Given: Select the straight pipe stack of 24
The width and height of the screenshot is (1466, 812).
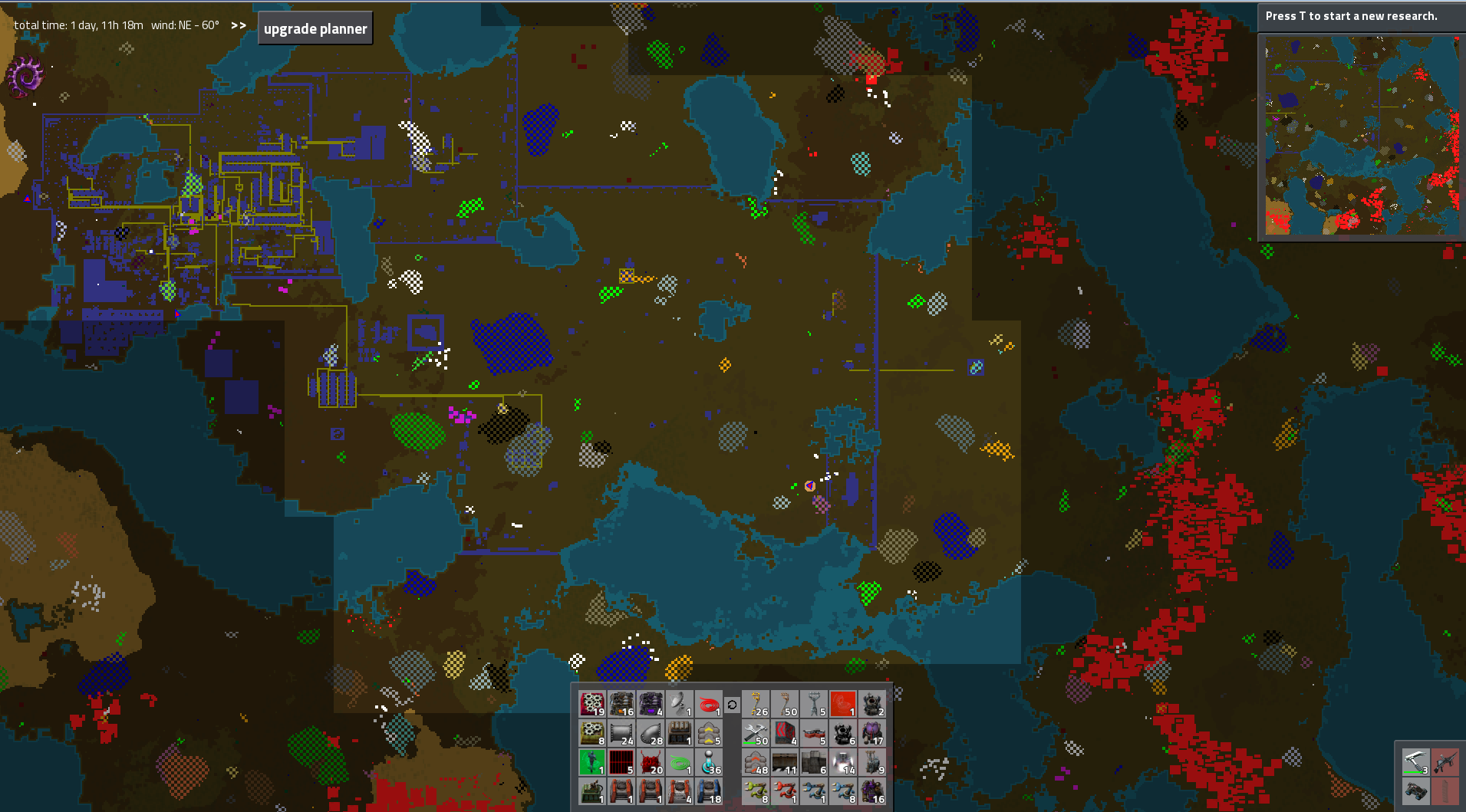Looking at the screenshot, I should click(621, 733).
